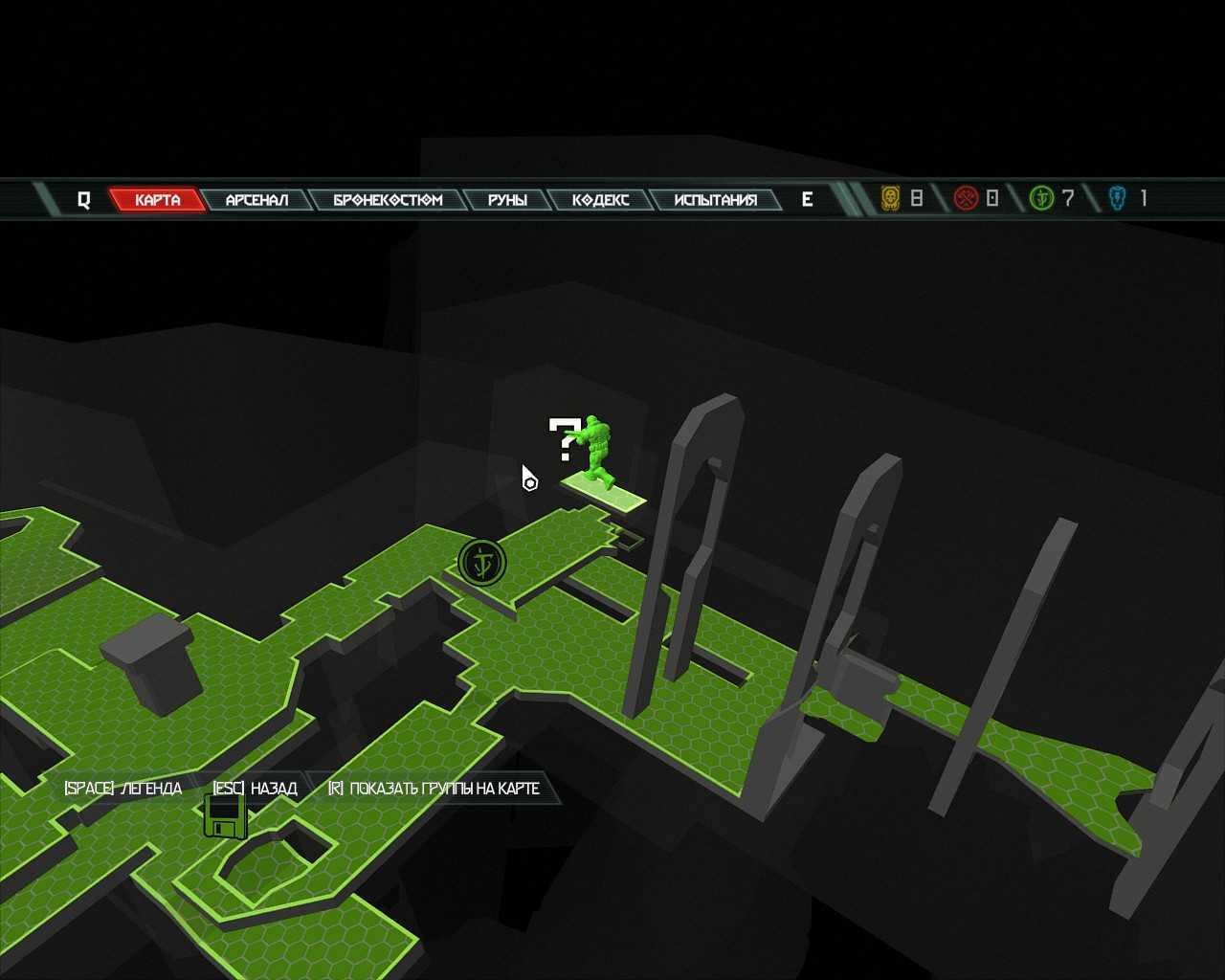
Task: Open the map Легенда
Action: pyautogui.click(x=123, y=789)
